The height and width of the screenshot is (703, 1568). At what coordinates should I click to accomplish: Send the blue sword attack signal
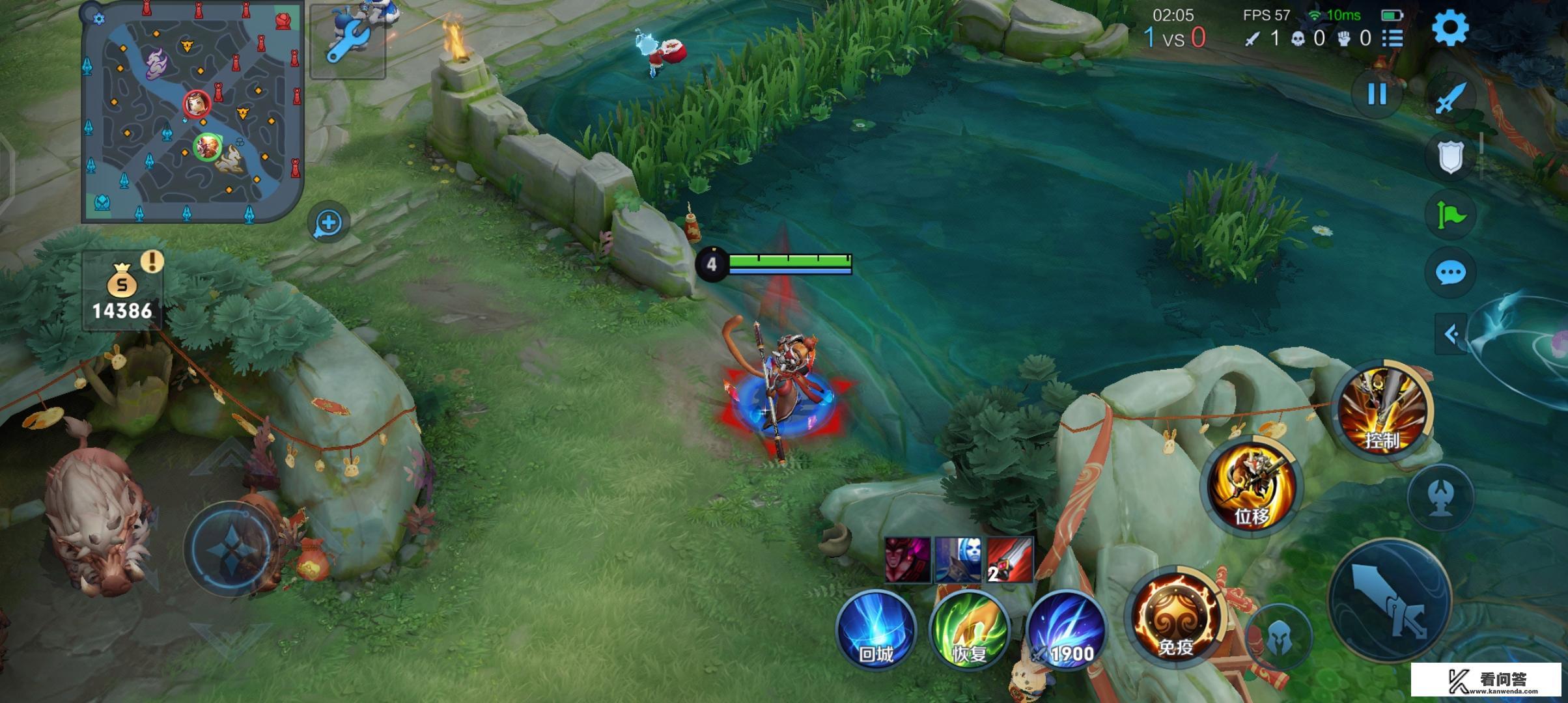(x=1450, y=98)
